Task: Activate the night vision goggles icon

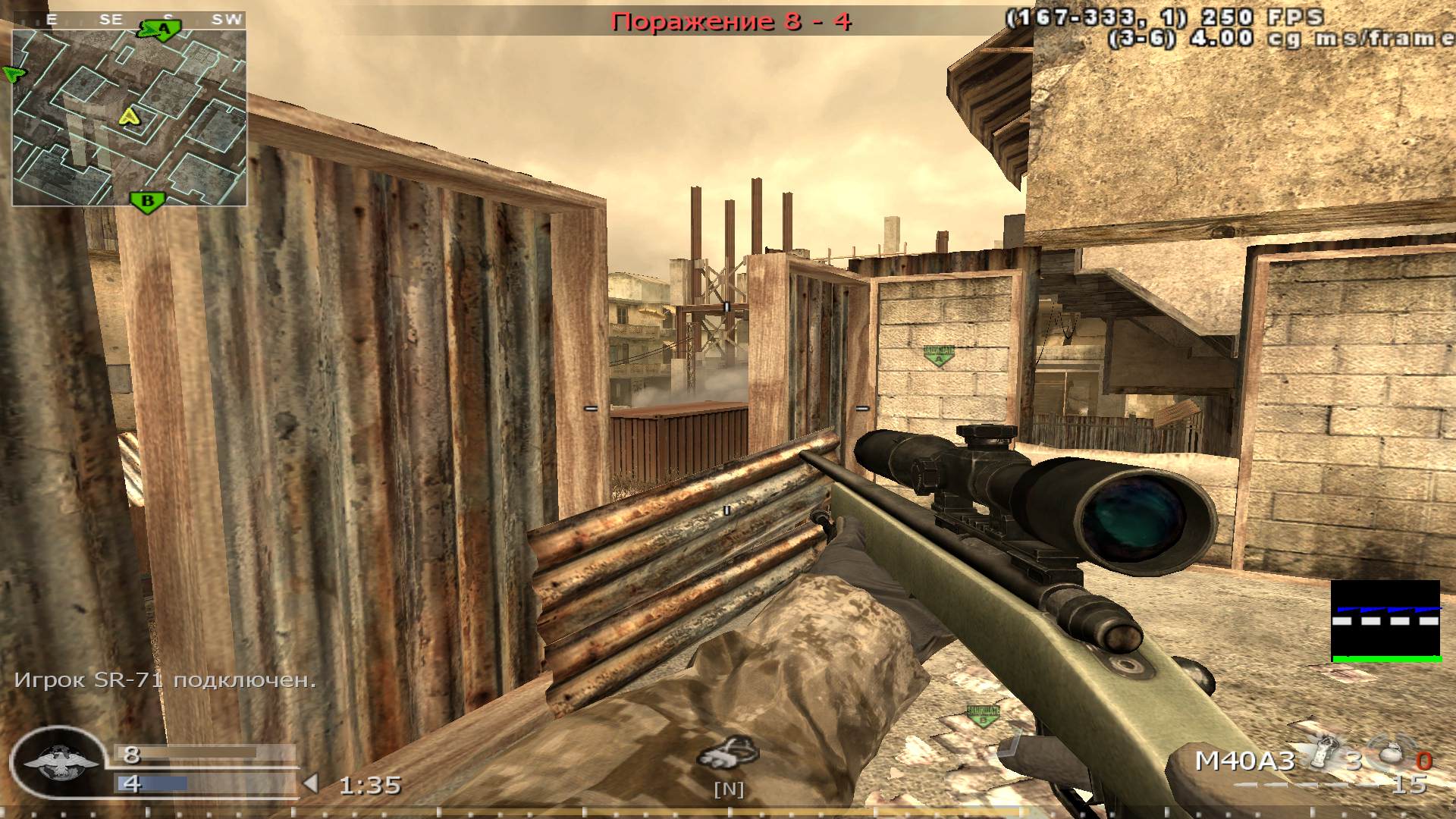Action: 728,753
